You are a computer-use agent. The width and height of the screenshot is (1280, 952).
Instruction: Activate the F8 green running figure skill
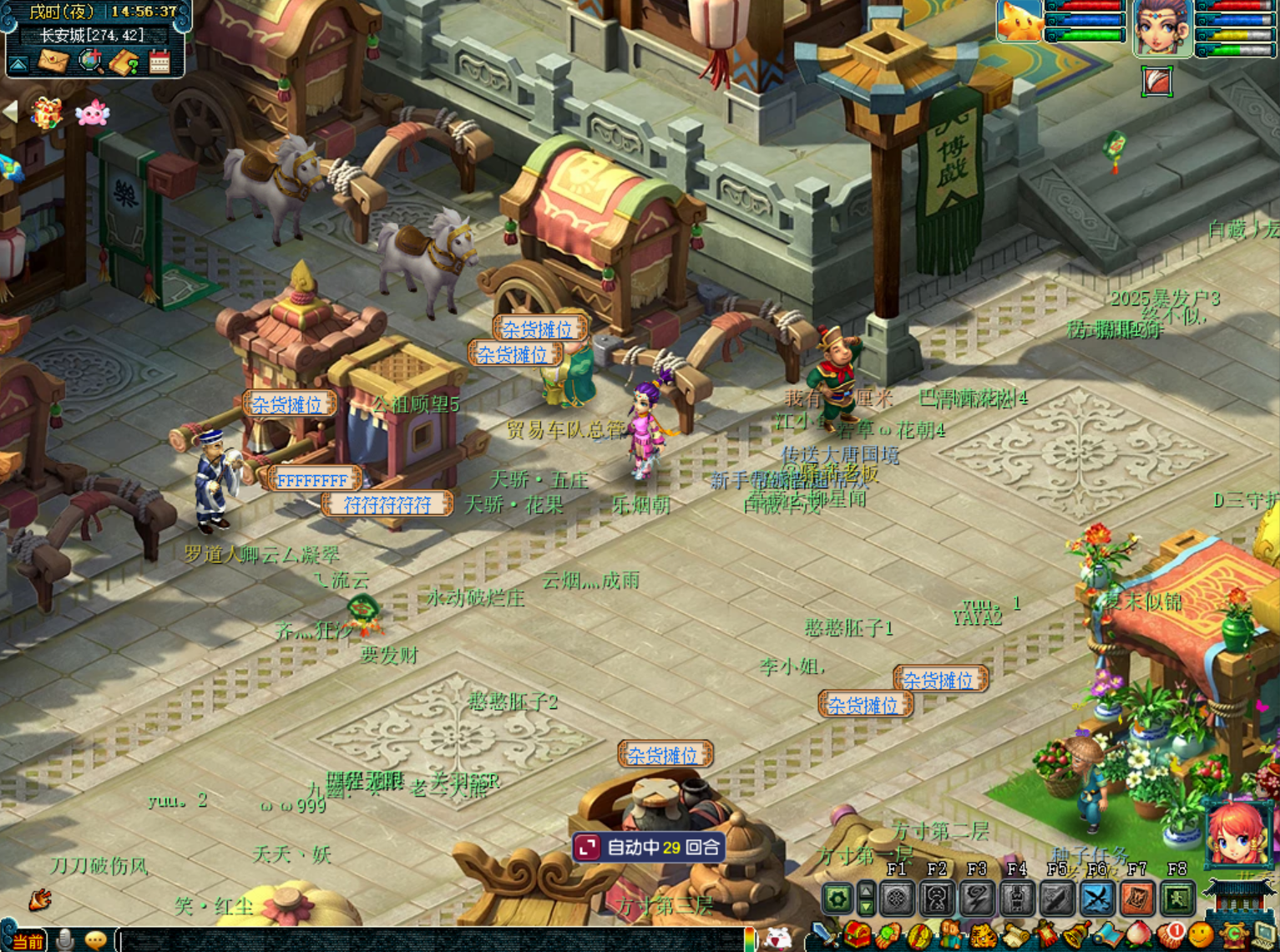click(x=1176, y=899)
